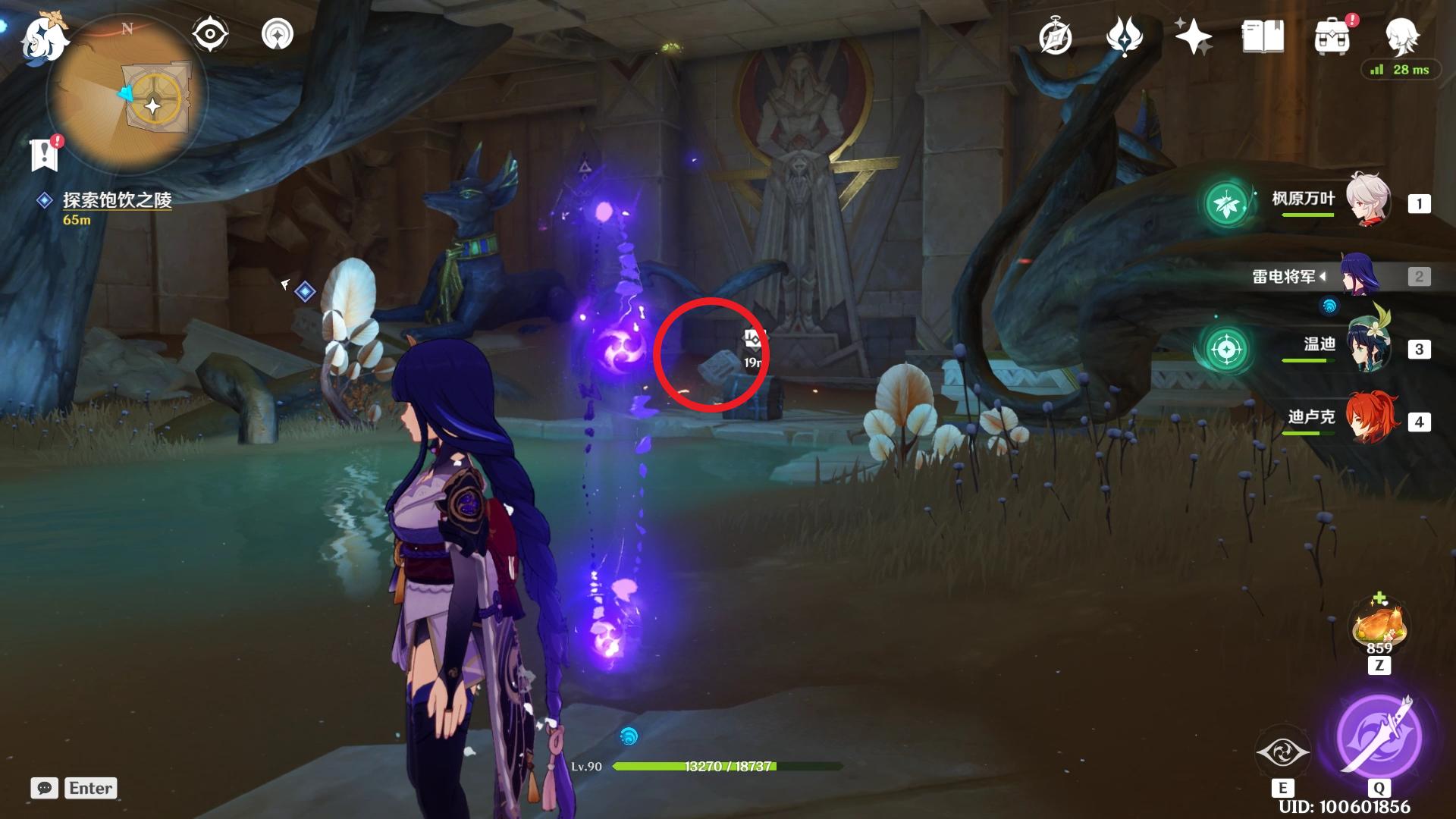1456x819 pixels.
Task: Toggle the elemental sight eye icon beside minimap
Action: click(x=210, y=34)
